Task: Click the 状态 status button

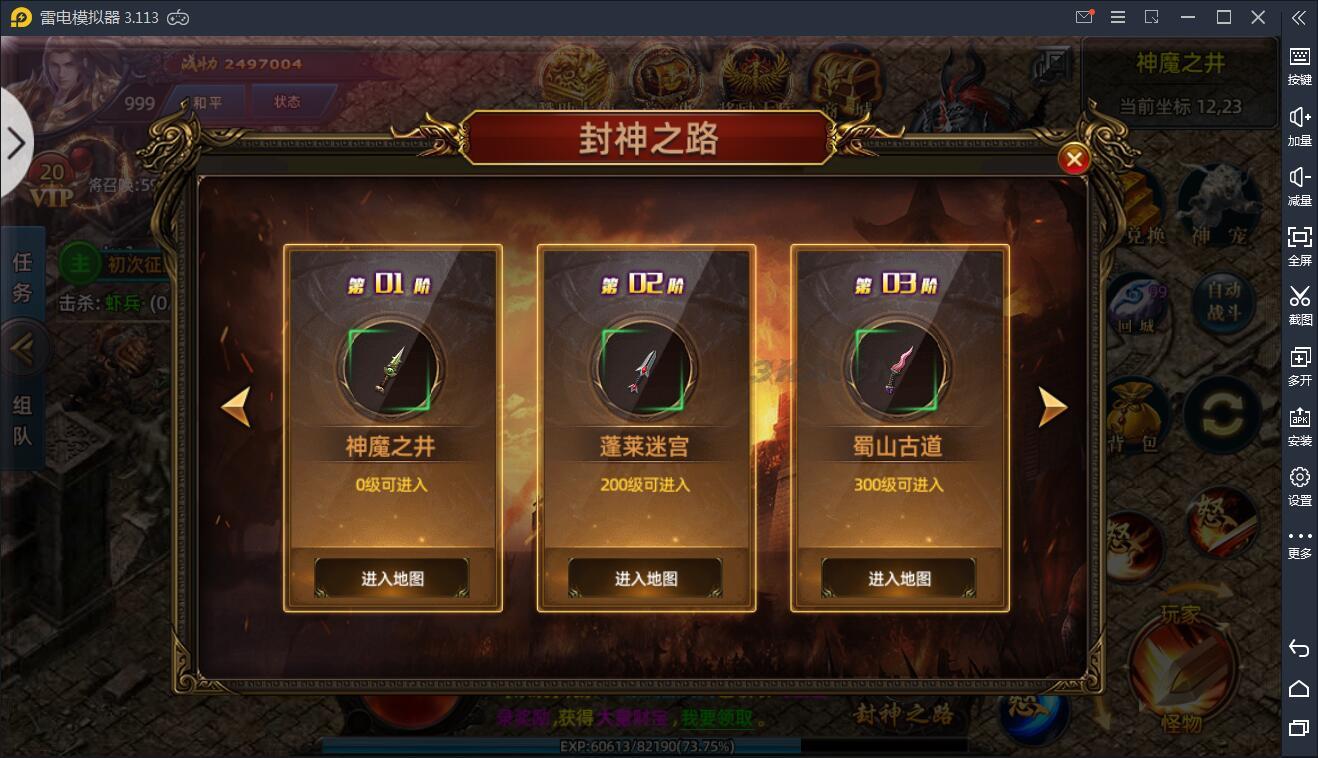Action: pos(287,102)
